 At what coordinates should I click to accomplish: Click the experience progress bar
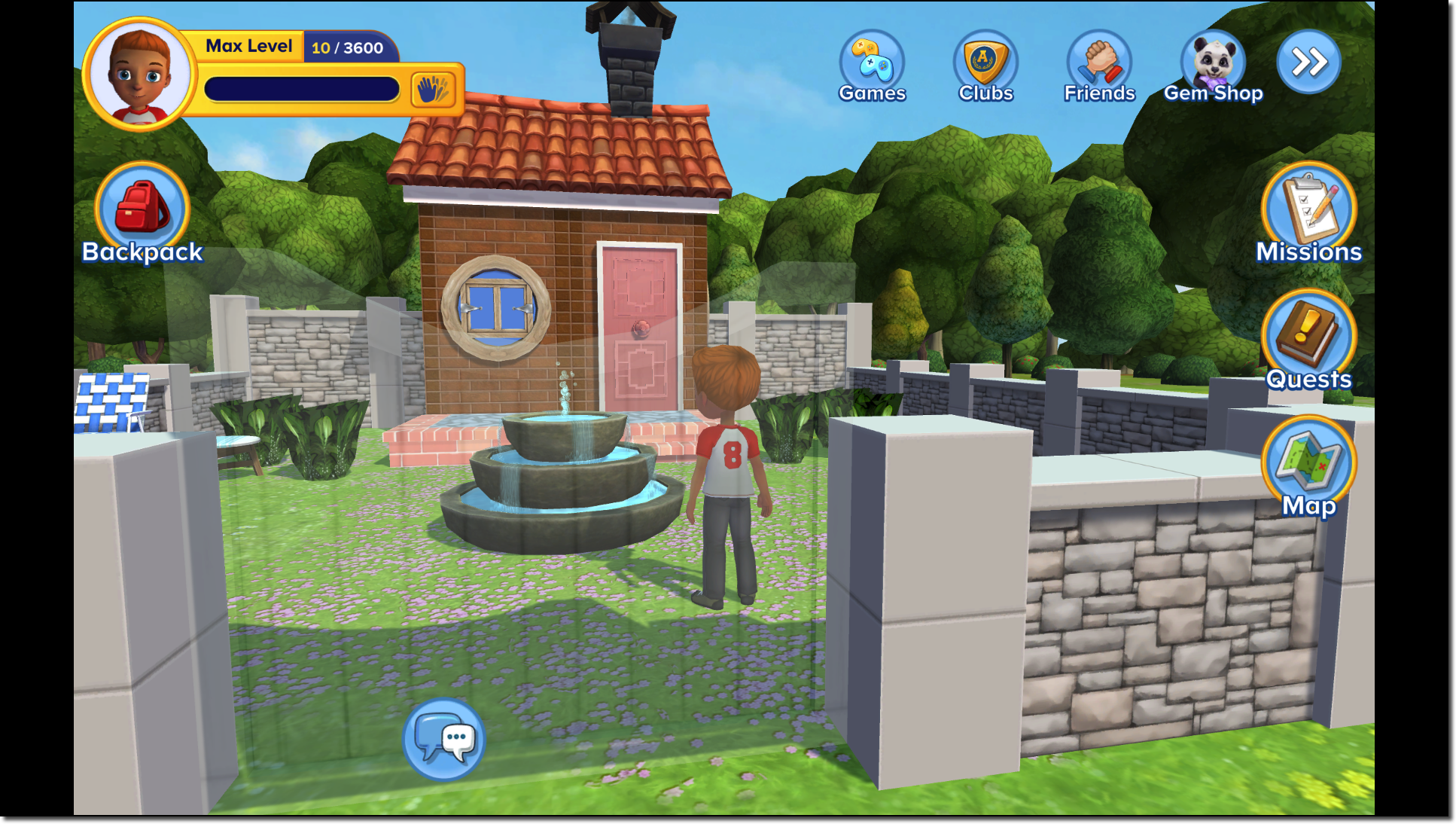301,88
